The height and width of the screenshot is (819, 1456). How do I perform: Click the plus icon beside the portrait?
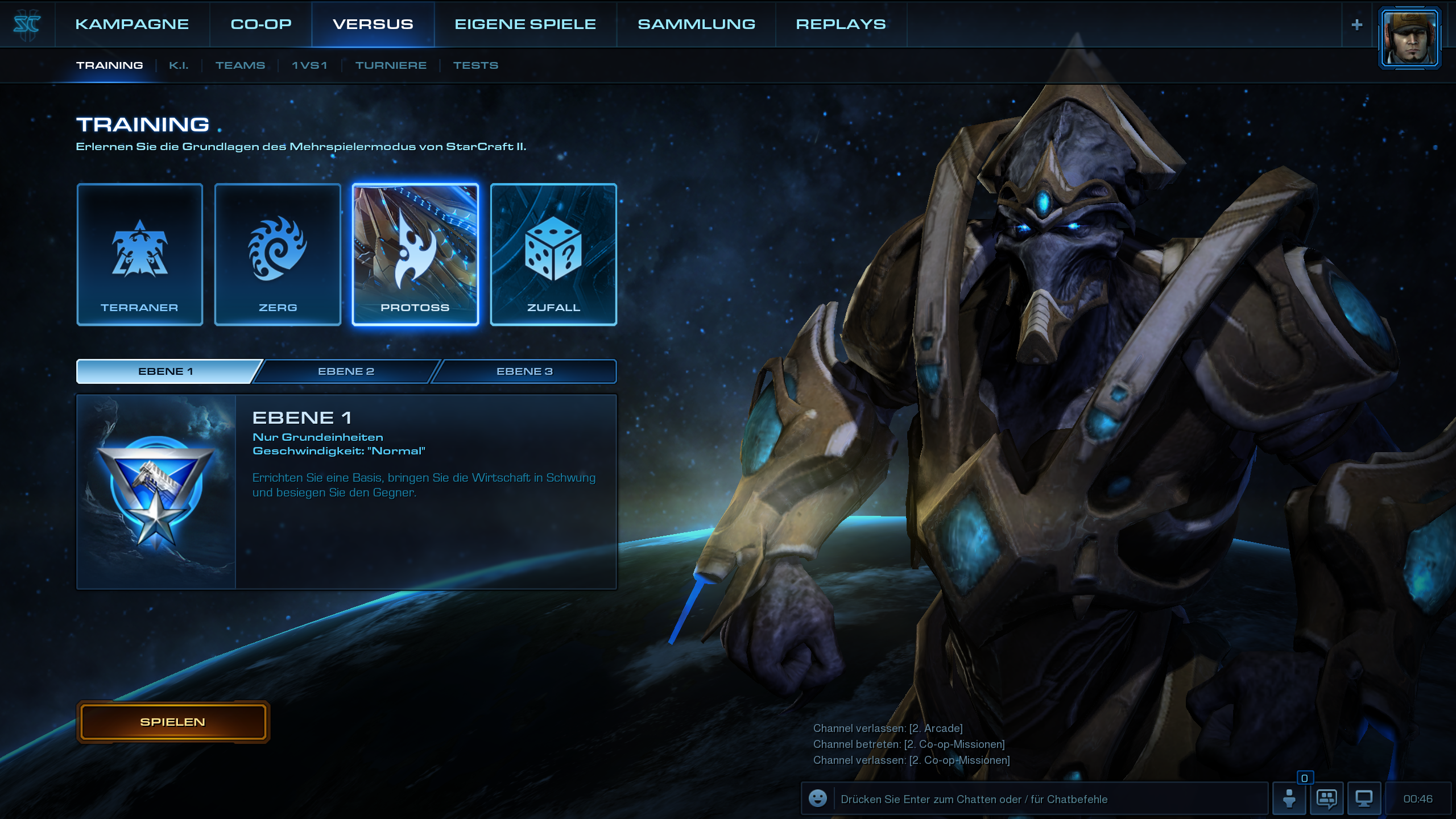click(x=1357, y=24)
